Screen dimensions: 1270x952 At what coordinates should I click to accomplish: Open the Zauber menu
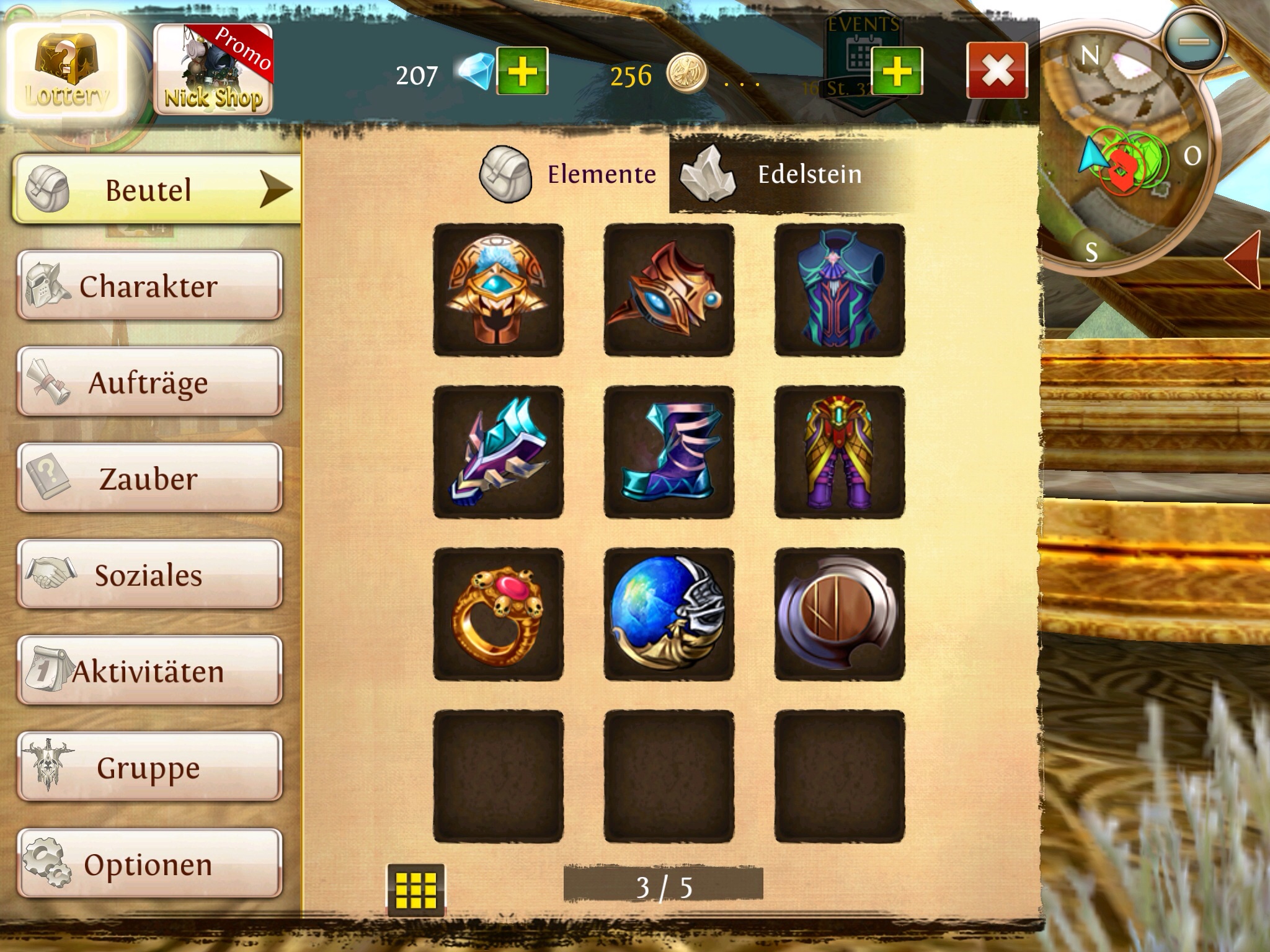point(149,478)
